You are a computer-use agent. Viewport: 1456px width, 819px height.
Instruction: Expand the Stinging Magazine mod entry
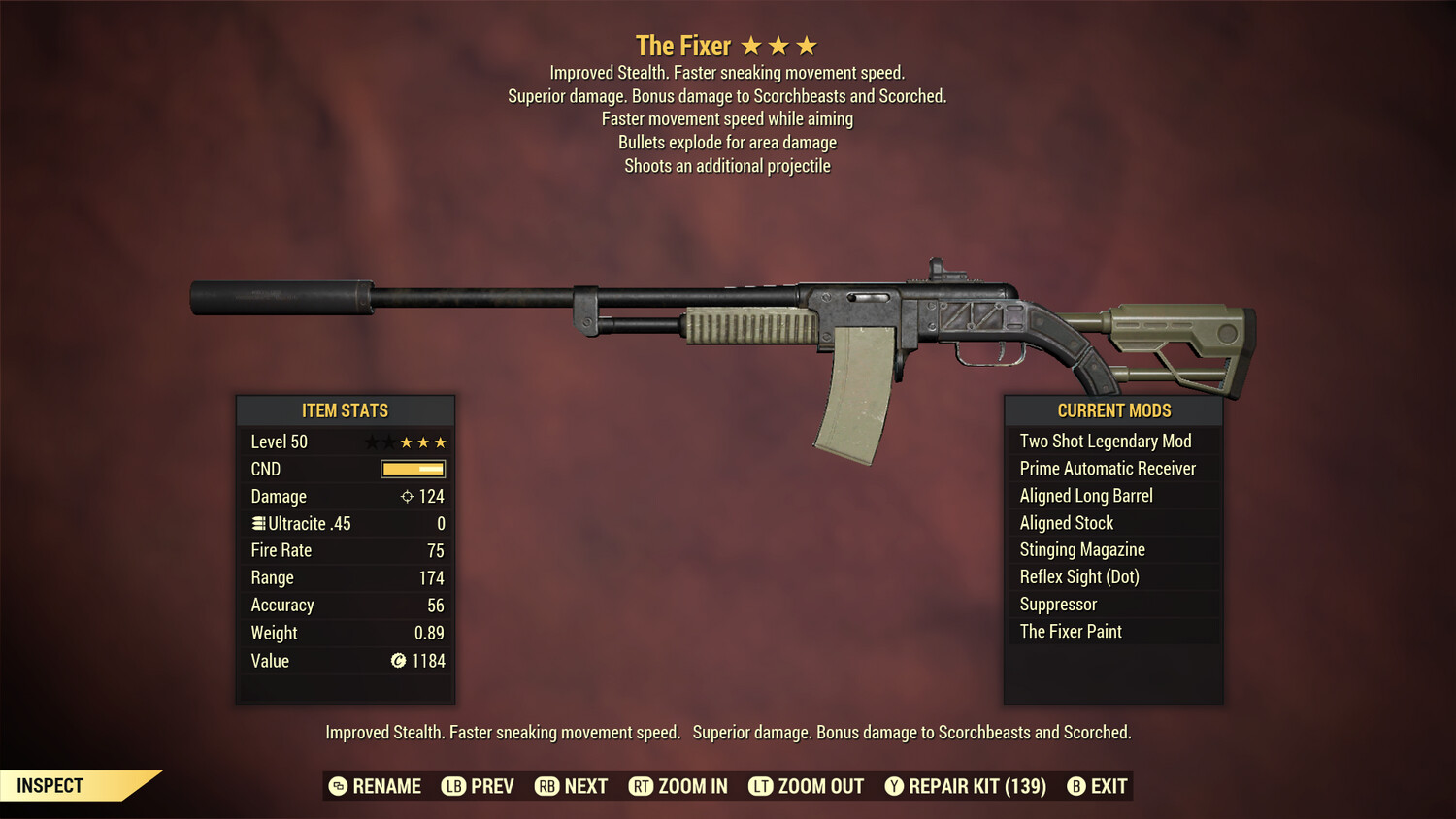click(1081, 549)
